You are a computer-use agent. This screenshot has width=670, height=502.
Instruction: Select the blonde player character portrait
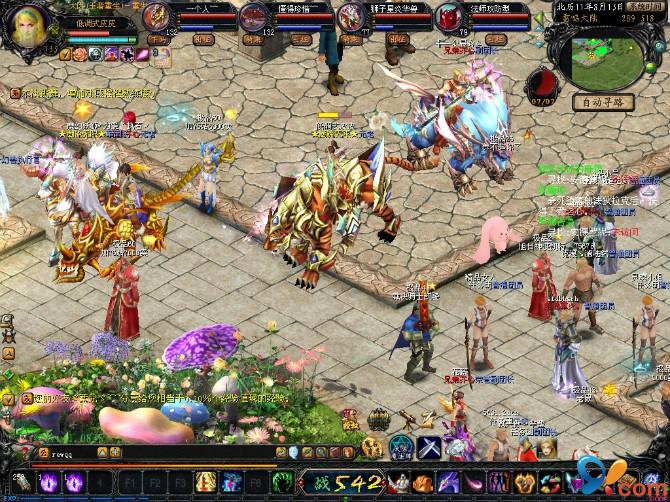(x=30, y=27)
